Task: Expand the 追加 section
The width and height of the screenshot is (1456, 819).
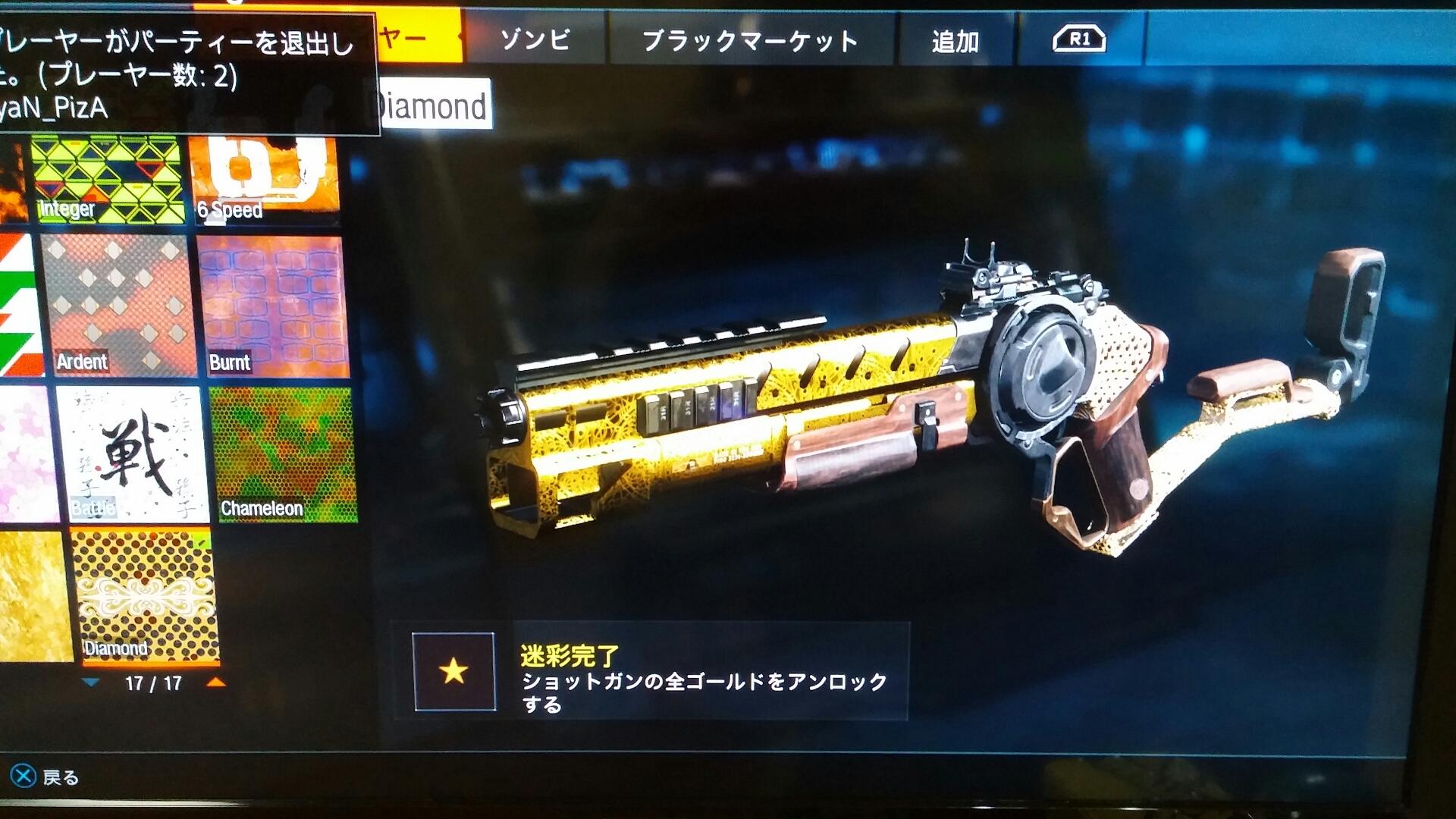Action: click(x=957, y=42)
